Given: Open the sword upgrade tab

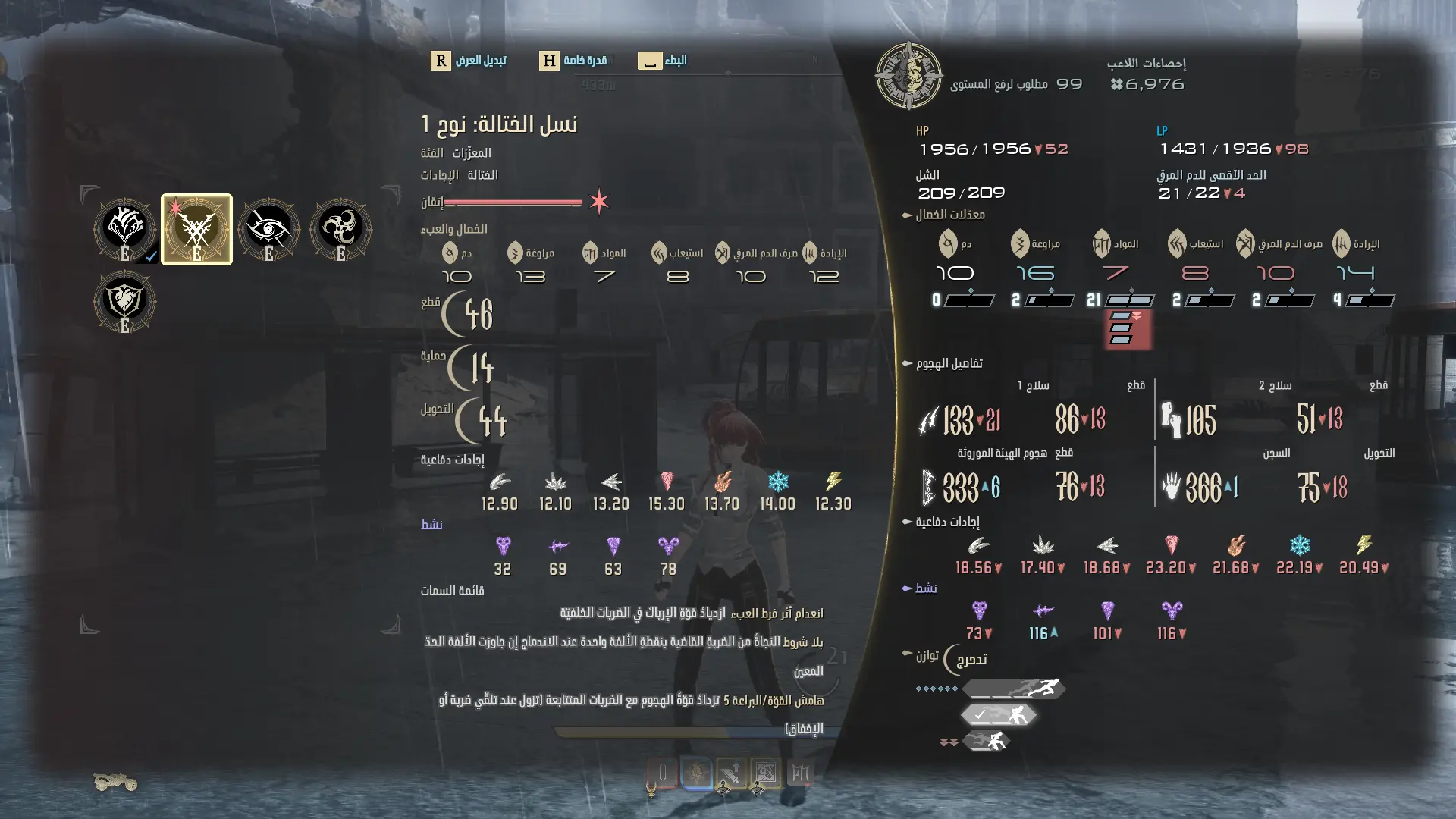Looking at the screenshot, I should click(731, 773).
